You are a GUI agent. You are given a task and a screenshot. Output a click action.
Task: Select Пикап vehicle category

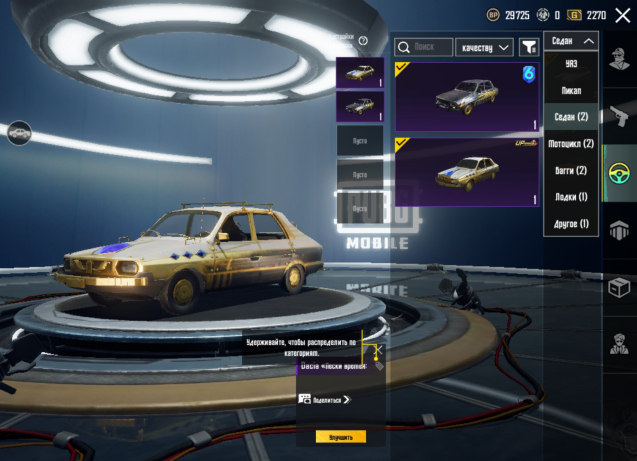point(572,91)
